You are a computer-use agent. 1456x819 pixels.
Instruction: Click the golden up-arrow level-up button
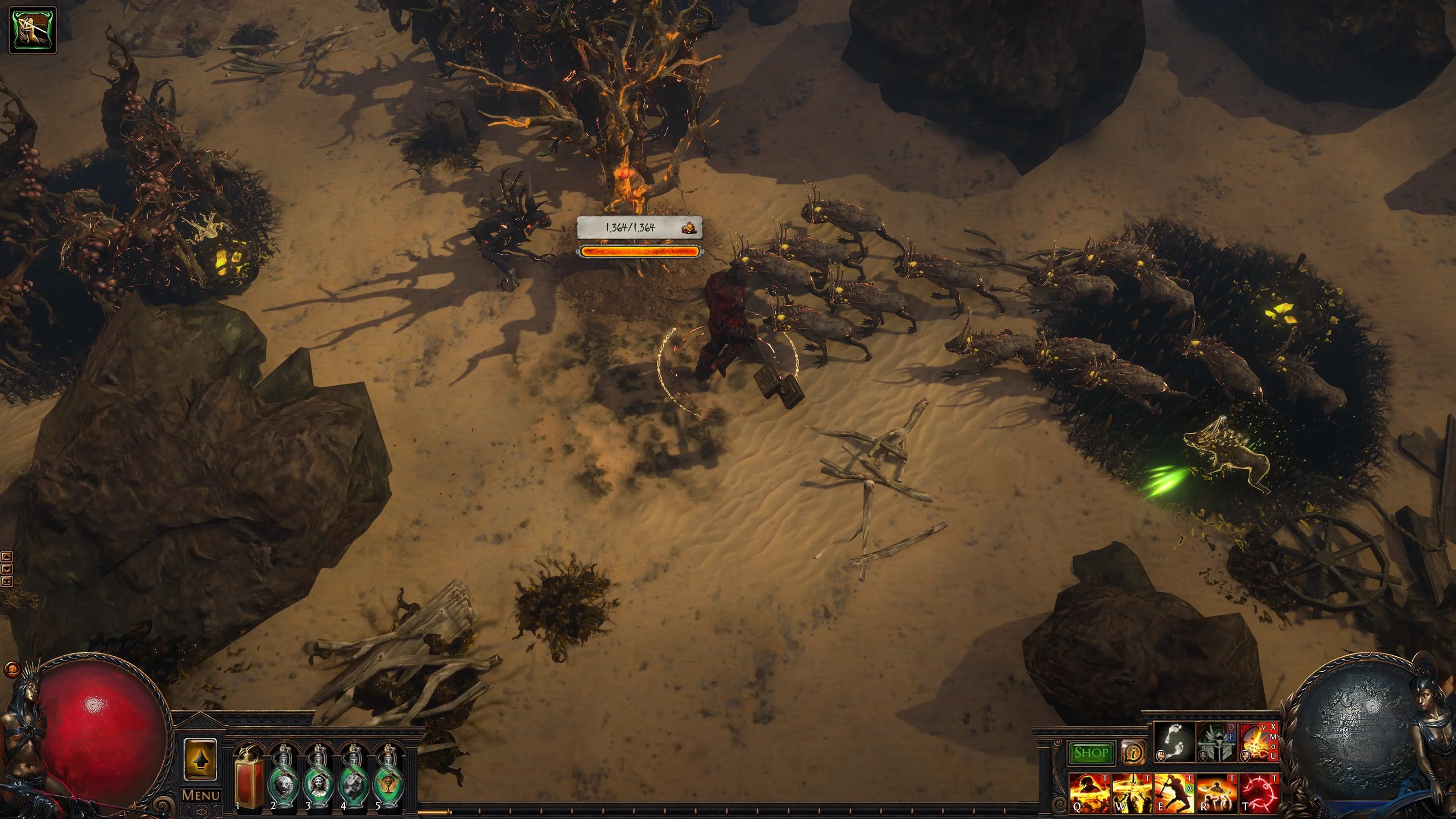click(200, 759)
